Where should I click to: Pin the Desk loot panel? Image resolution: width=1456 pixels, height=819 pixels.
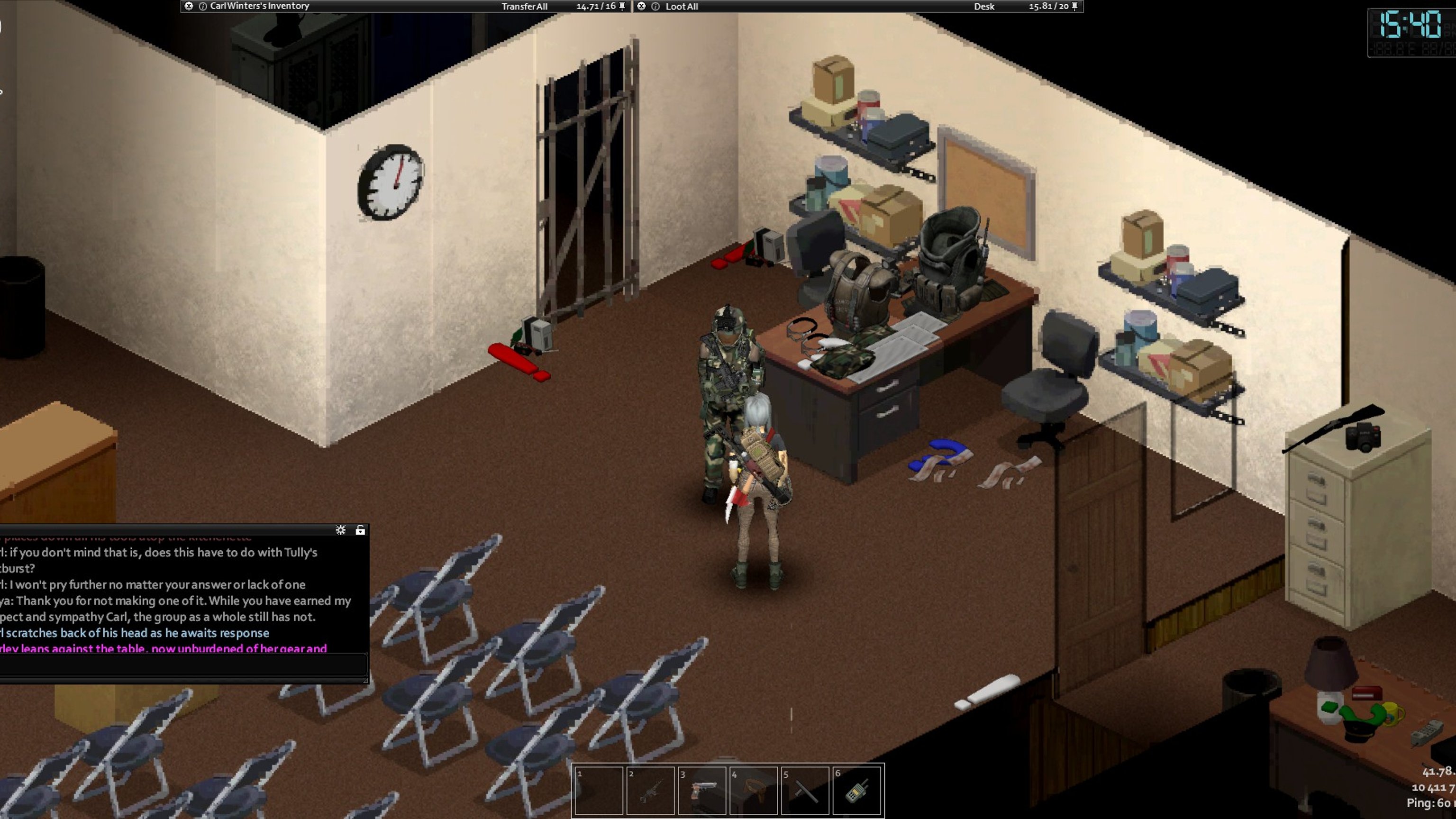point(1074,6)
